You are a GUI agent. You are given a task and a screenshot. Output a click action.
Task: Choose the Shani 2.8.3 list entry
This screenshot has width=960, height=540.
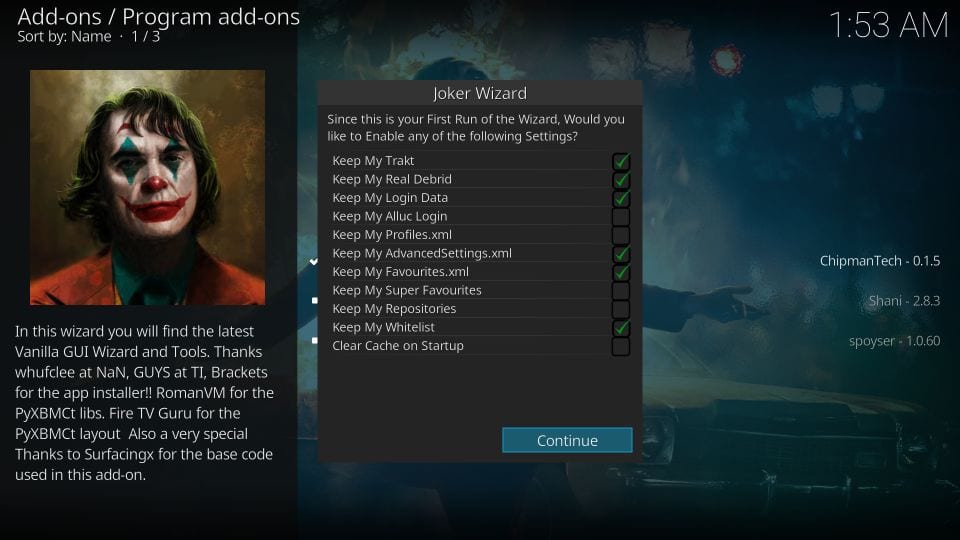point(904,301)
